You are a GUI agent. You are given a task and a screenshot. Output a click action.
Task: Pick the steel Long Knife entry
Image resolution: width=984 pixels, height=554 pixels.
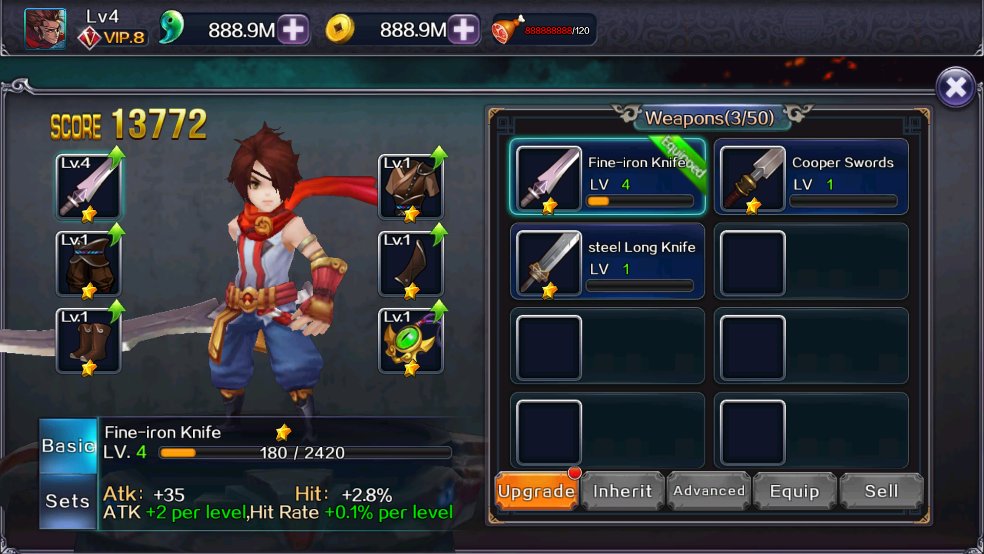609,261
